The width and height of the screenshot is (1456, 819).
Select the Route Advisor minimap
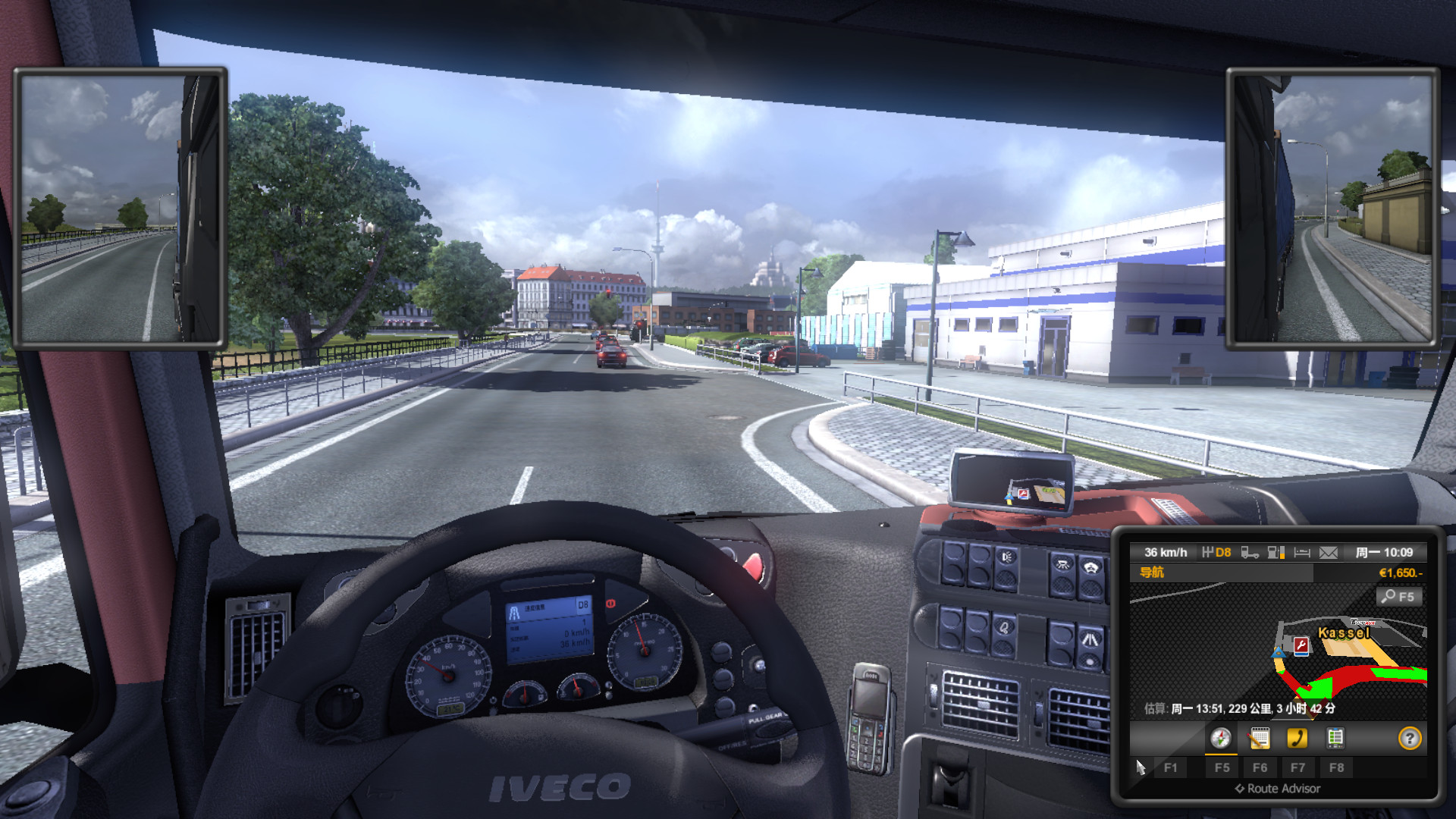point(1278,652)
